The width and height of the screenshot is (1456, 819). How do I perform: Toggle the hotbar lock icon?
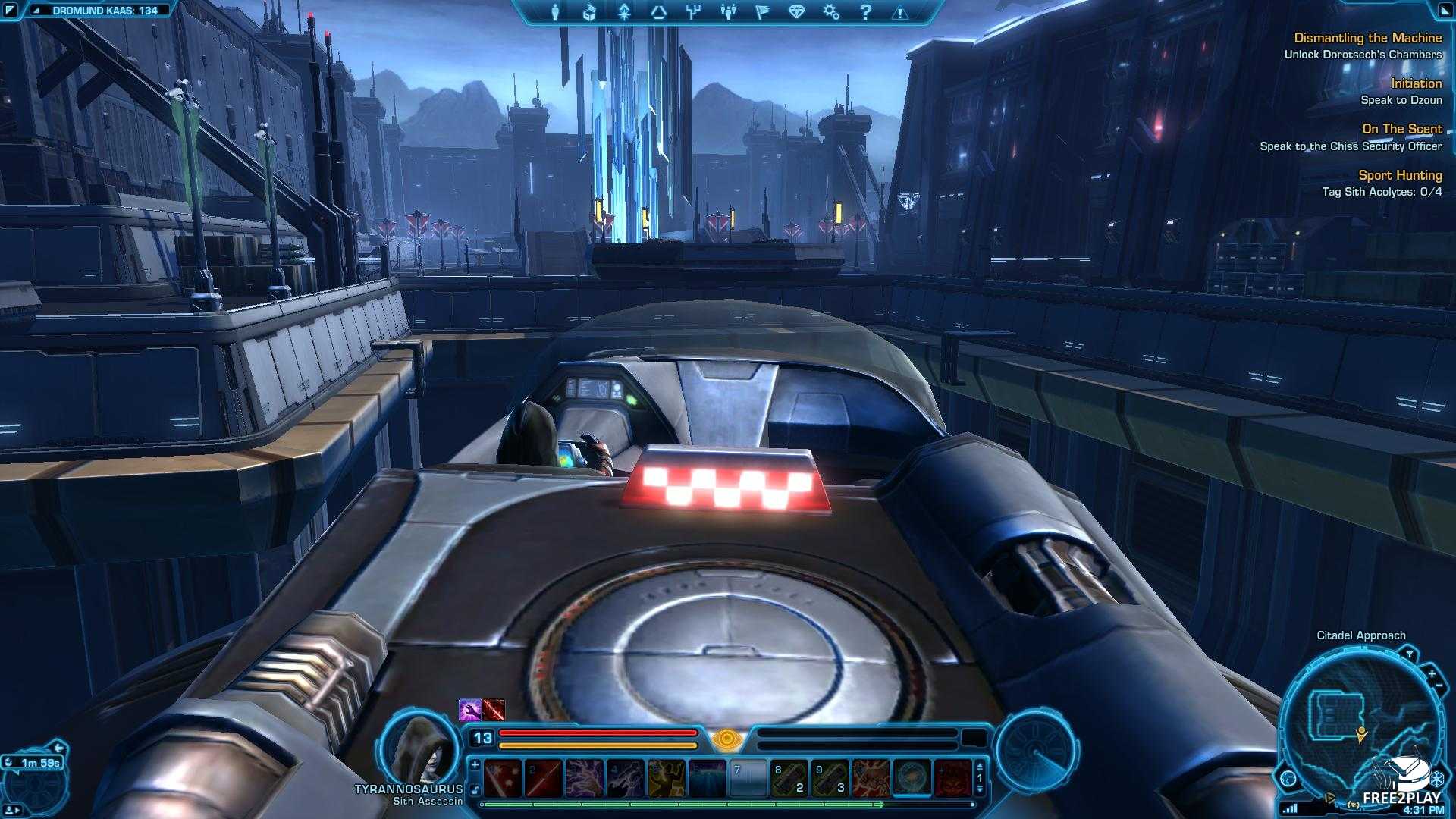[475, 789]
